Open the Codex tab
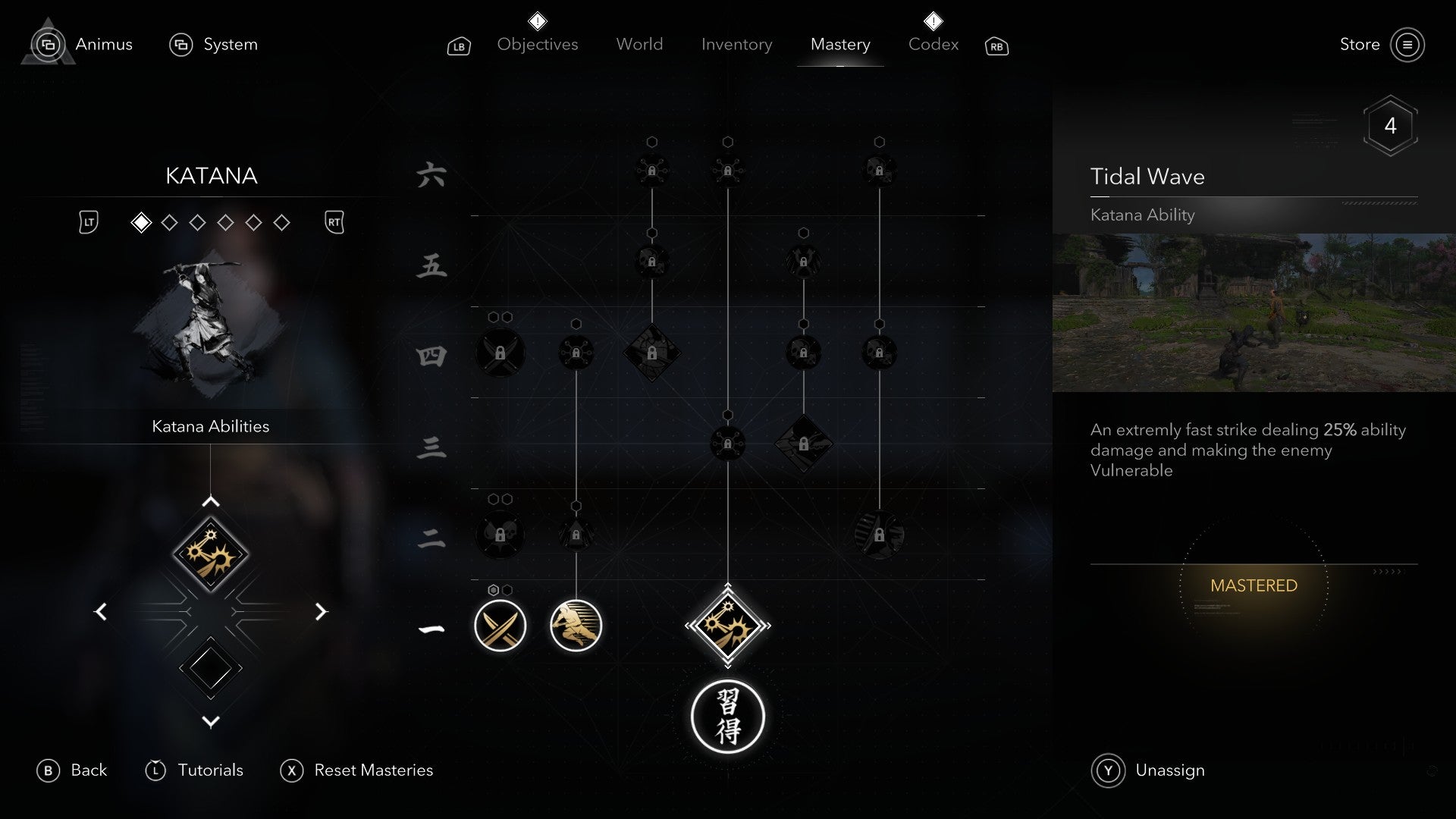This screenshot has width=1456, height=819. 933,44
